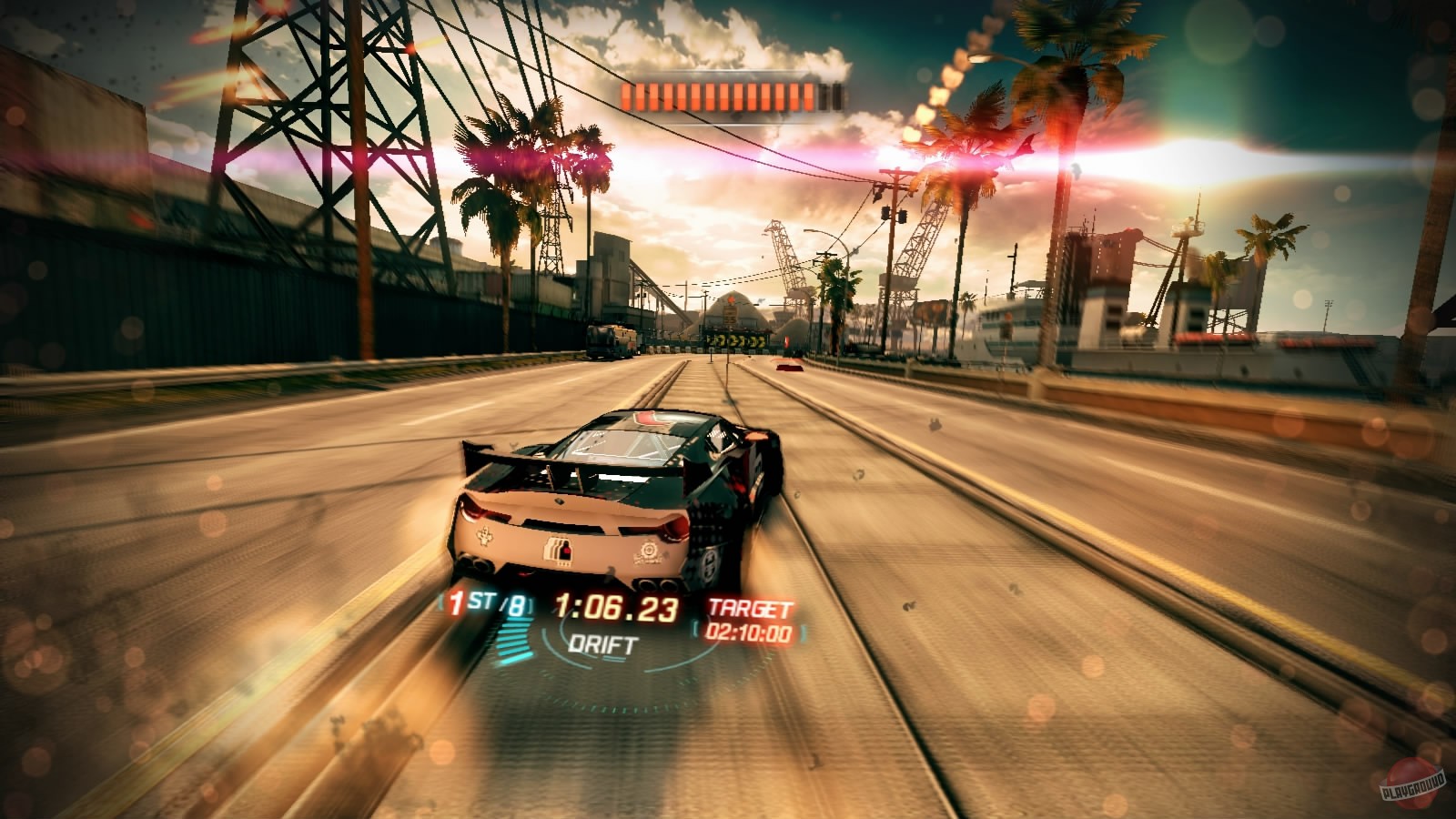This screenshot has height=819, width=1456.
Task: Click the DRIFT status indicator
Action: 604,644
